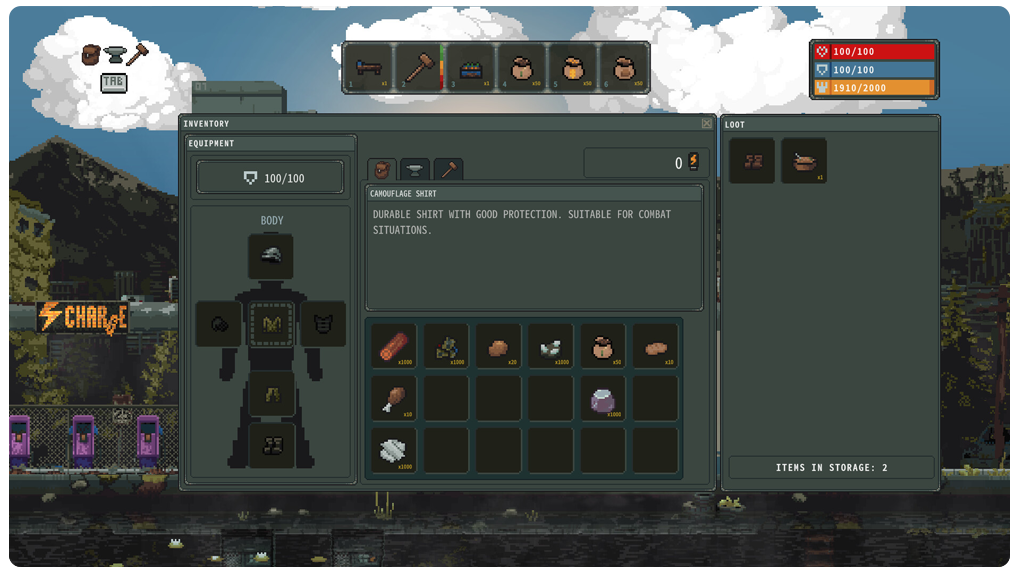Select the planter box hotbar slot

point(470,68)
